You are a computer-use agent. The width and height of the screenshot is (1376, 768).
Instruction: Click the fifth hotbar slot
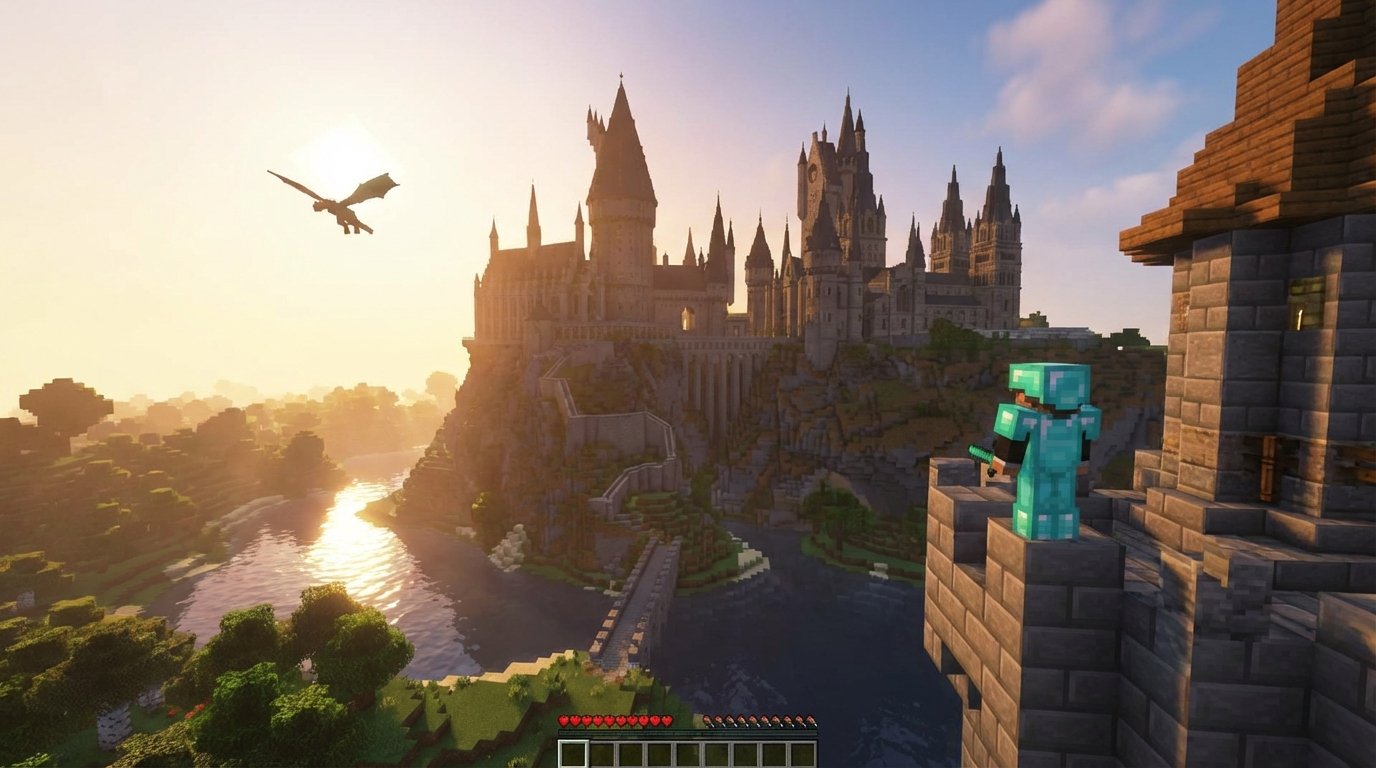[x=688, y=751]
